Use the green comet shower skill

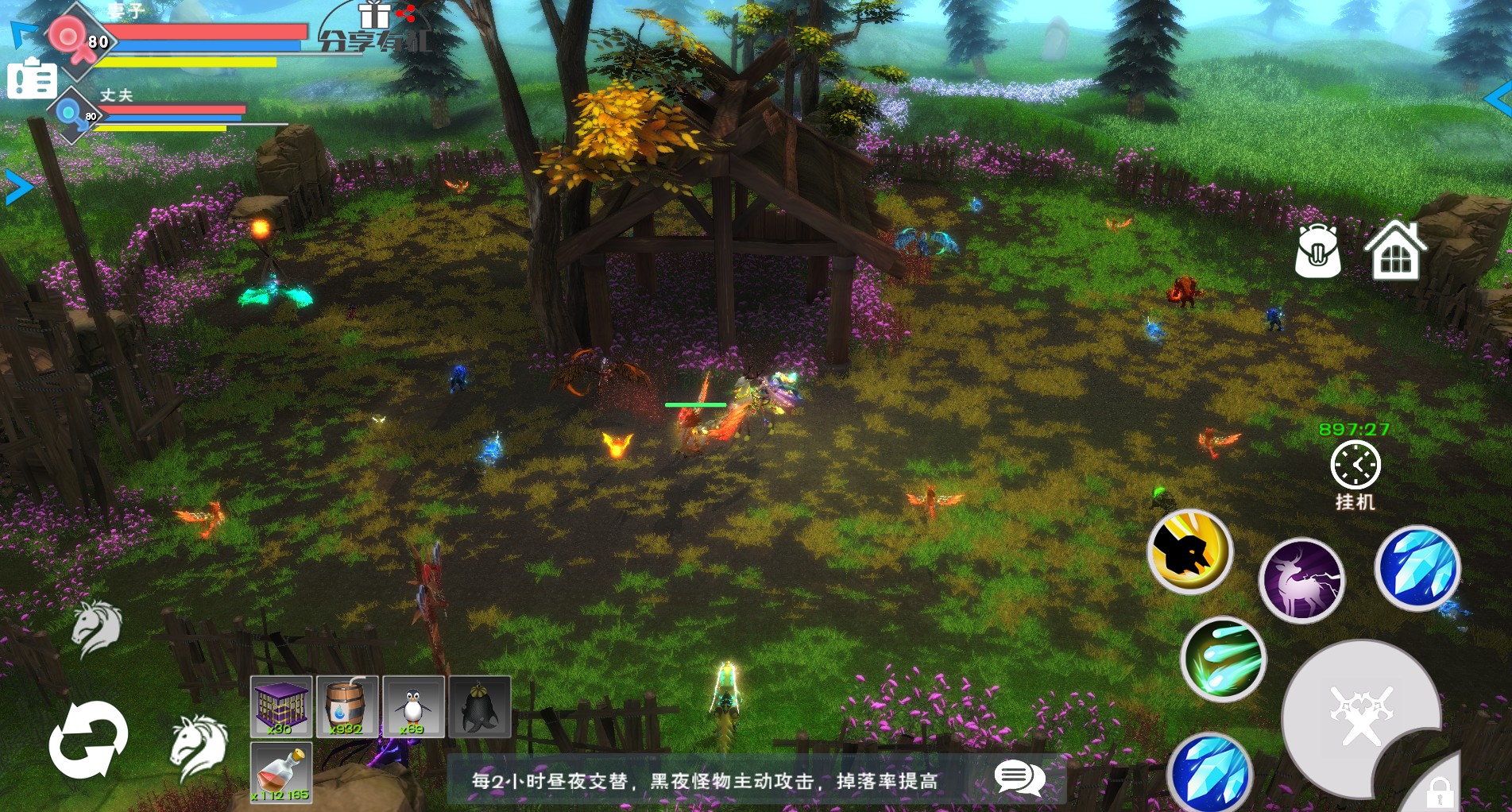(x=1223, y=659)
